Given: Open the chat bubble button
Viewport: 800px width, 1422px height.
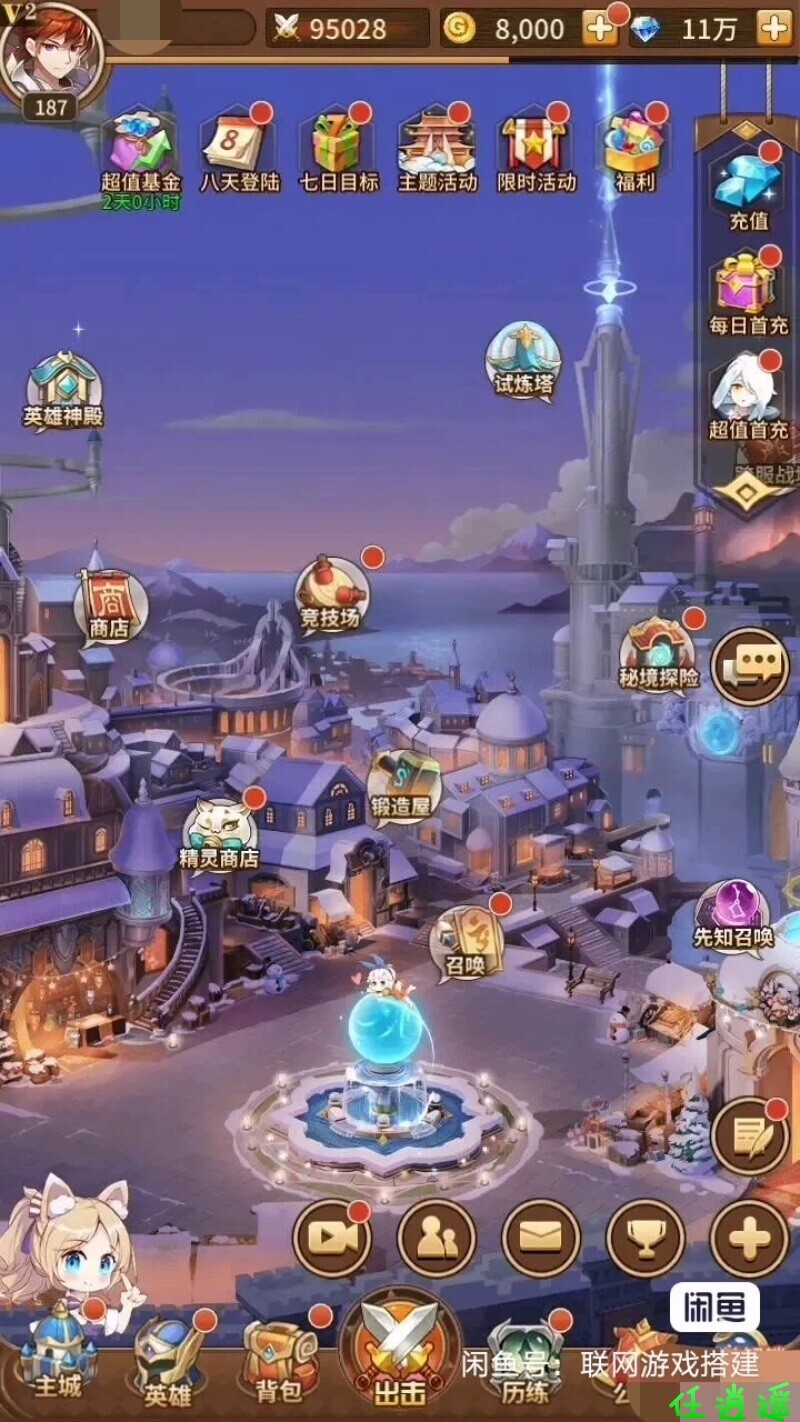Looking at the screenshot, I should click(750, 664).
